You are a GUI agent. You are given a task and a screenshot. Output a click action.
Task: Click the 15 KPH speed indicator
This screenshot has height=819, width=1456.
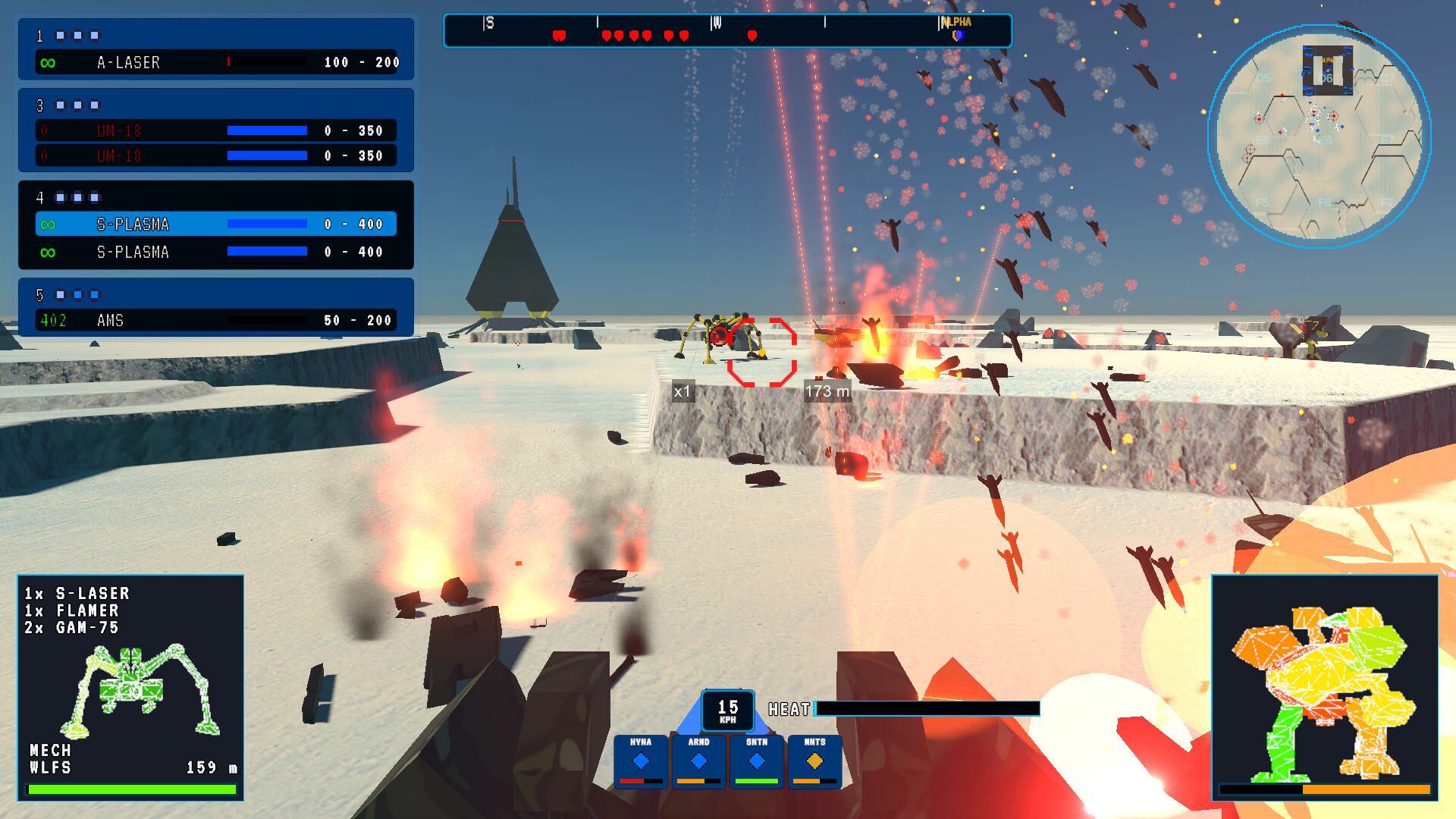point(726,709)
